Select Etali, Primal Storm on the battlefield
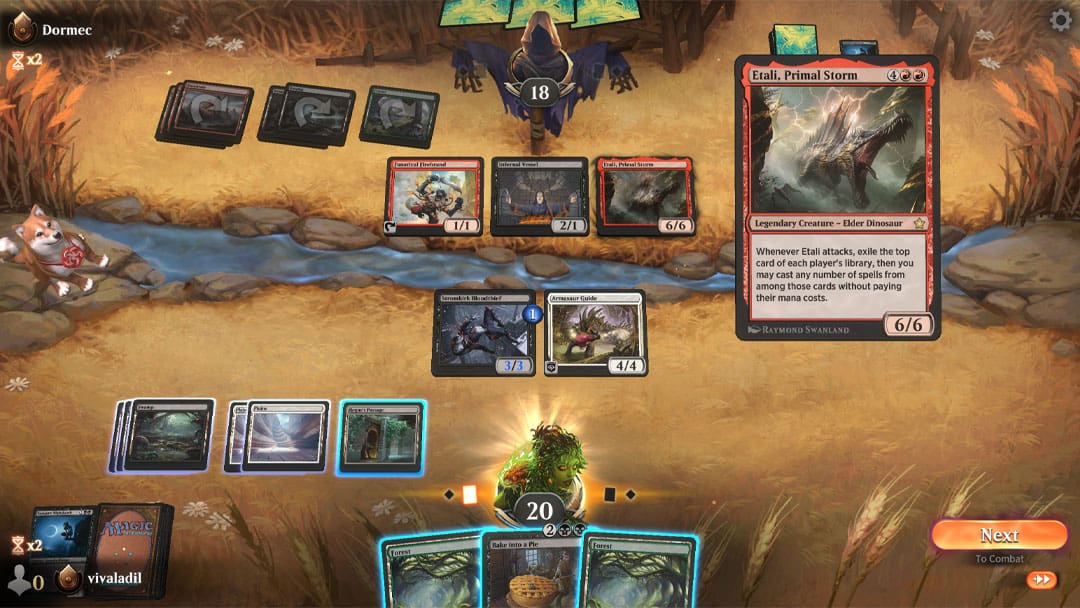Image resolution: width=1080 pixels, height=608 pixels. click(x=645, y=196)
